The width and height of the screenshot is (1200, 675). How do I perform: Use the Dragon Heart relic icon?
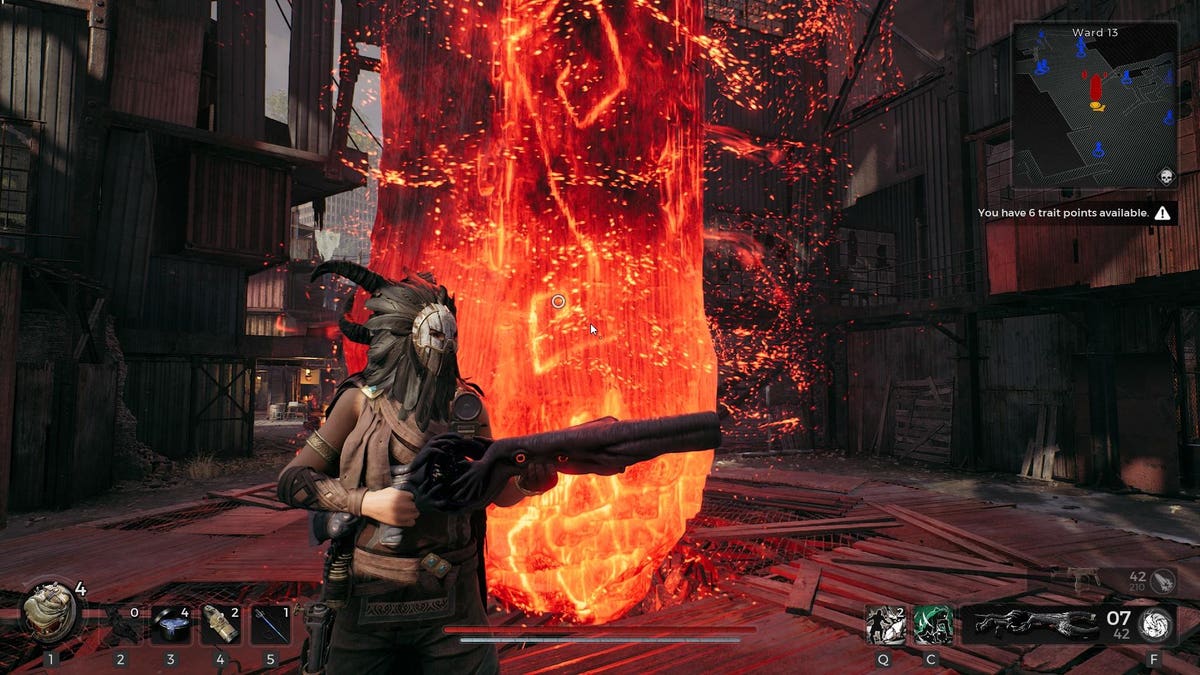click(50, 611)
